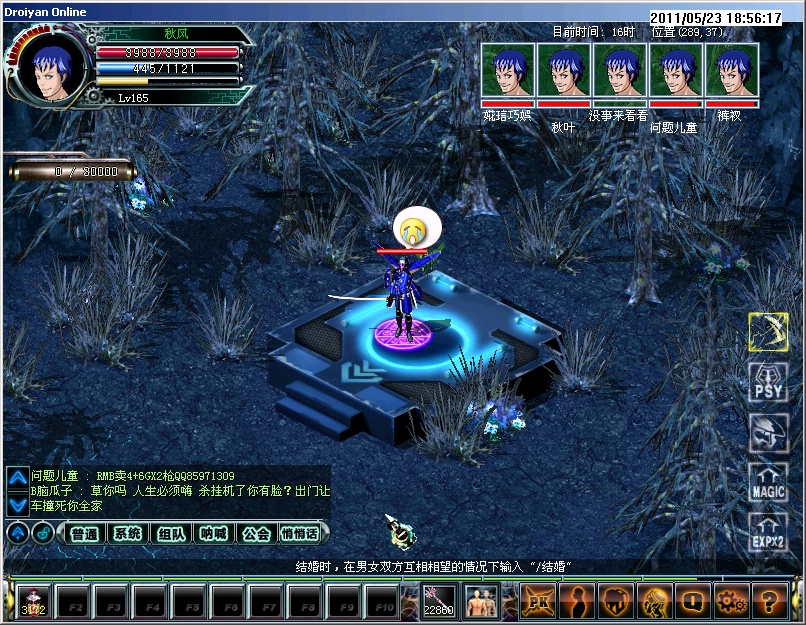Activate the PSY buff icon

(x=768, y=383)
